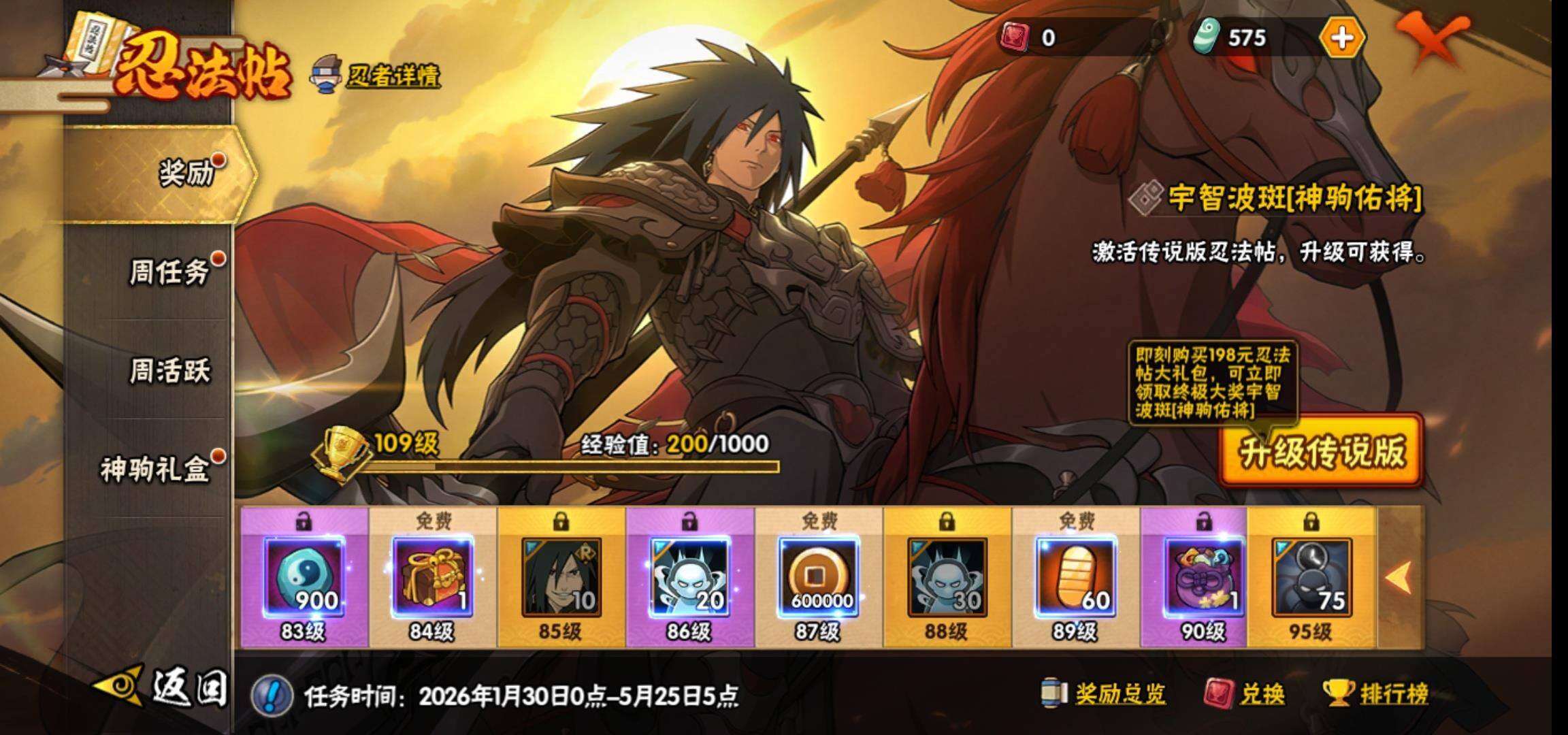Select the level 89 free gold token reward

[x=1076, y=577]
